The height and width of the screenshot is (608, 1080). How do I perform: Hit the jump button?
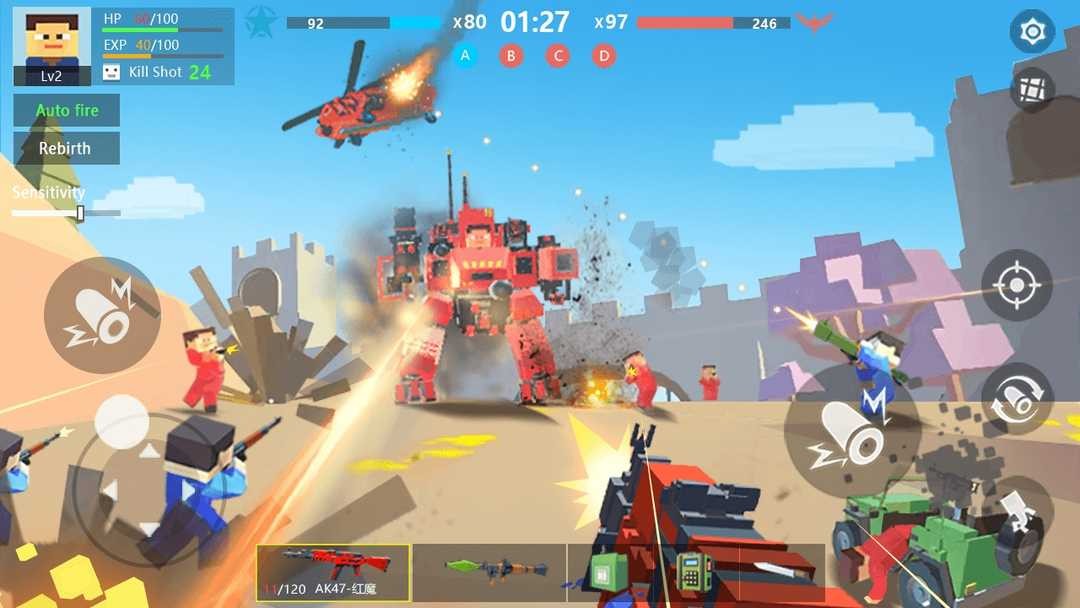coord(1022,513)
